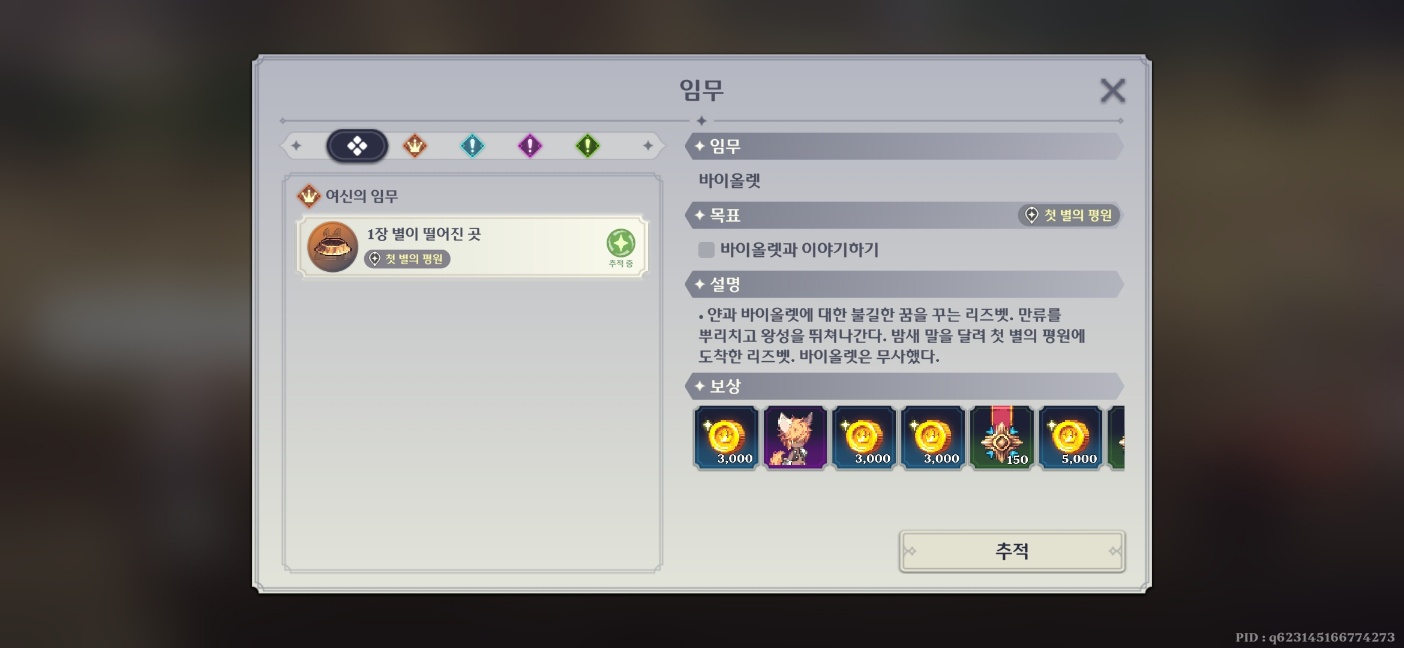
Task: Close the 임무 quest window
Action: coord(1112,91)
